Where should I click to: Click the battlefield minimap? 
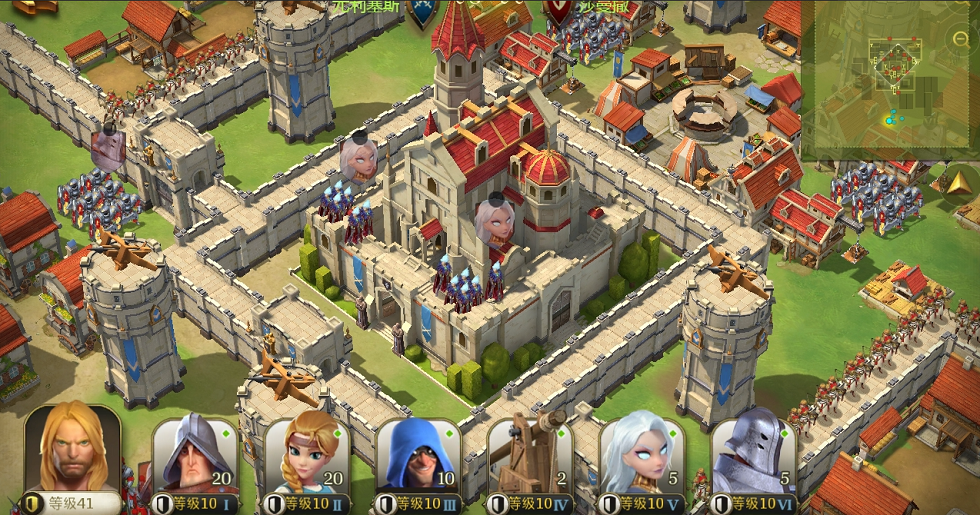(885, 80)
